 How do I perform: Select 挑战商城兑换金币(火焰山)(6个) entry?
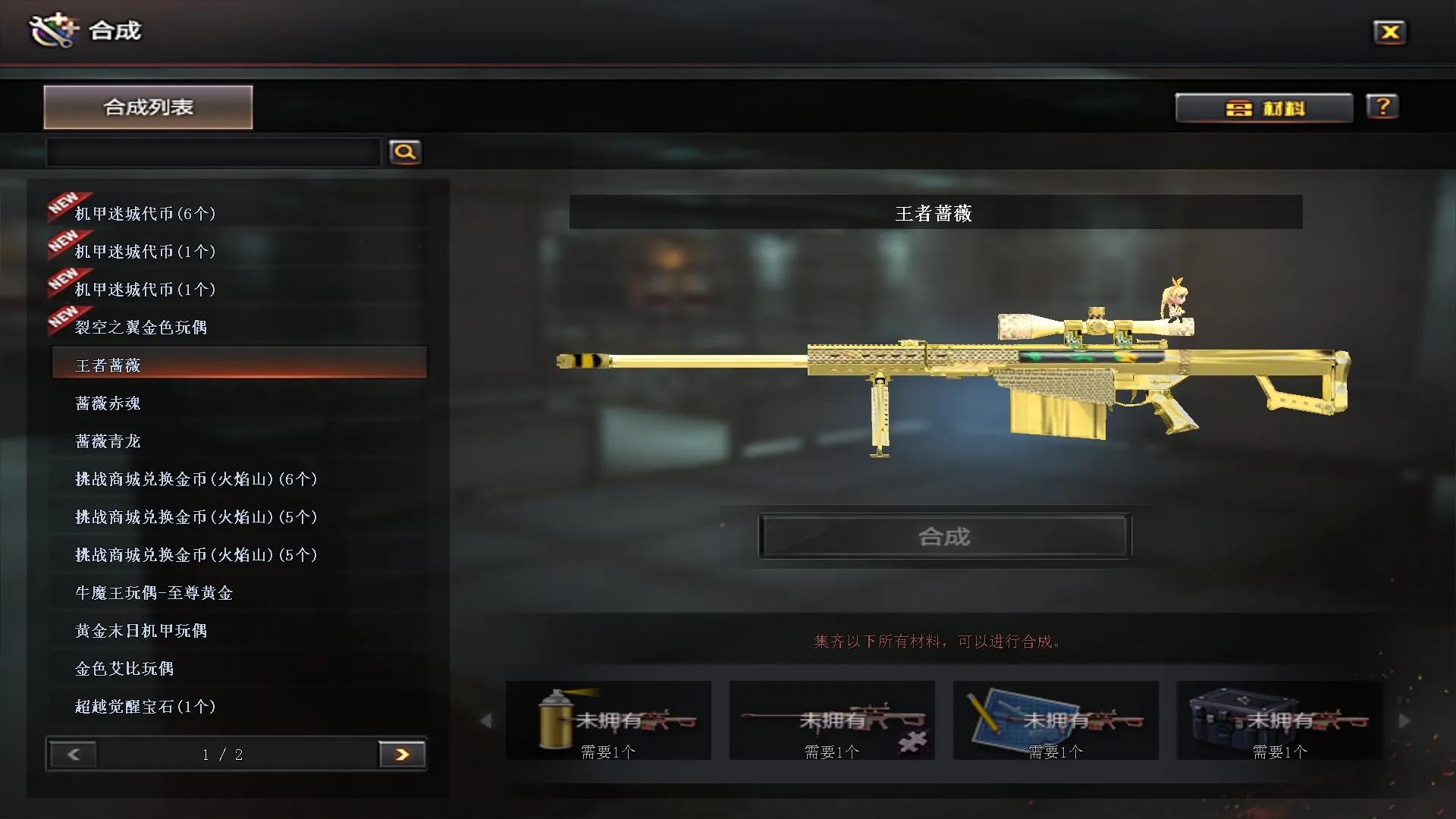tap(196, 479)
